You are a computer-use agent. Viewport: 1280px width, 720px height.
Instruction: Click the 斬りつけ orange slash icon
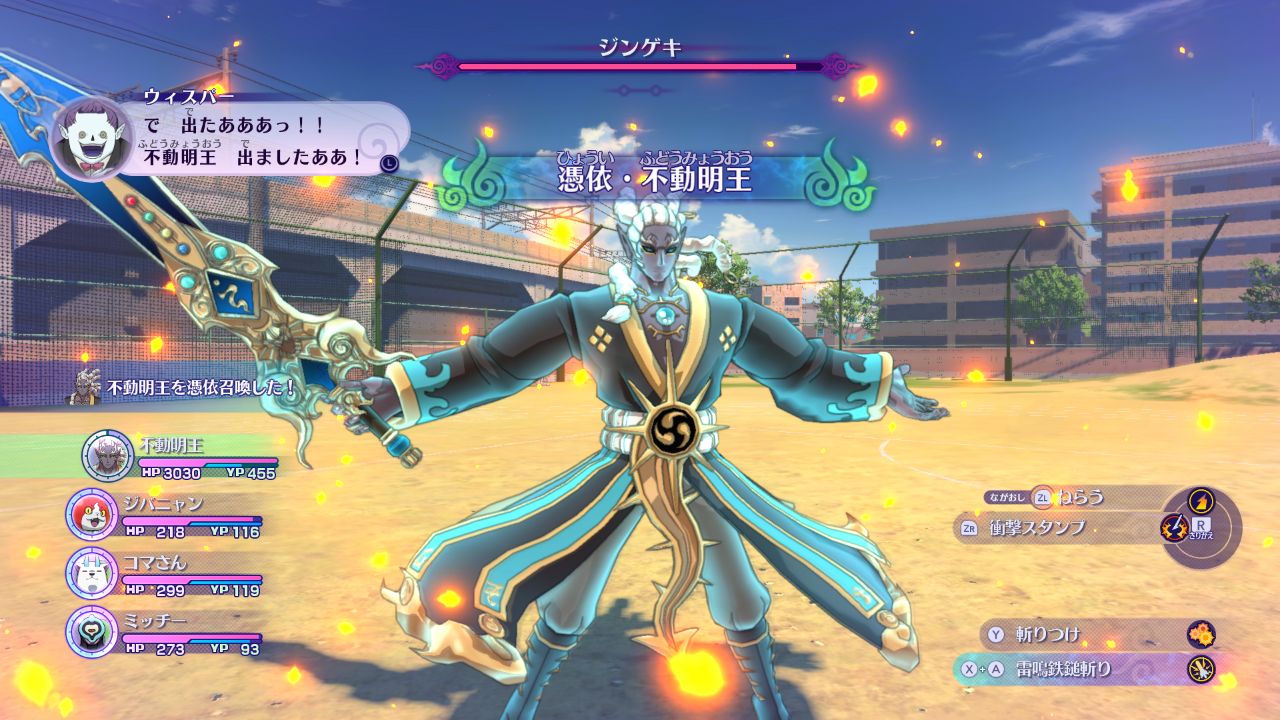tap(1201, 634)
